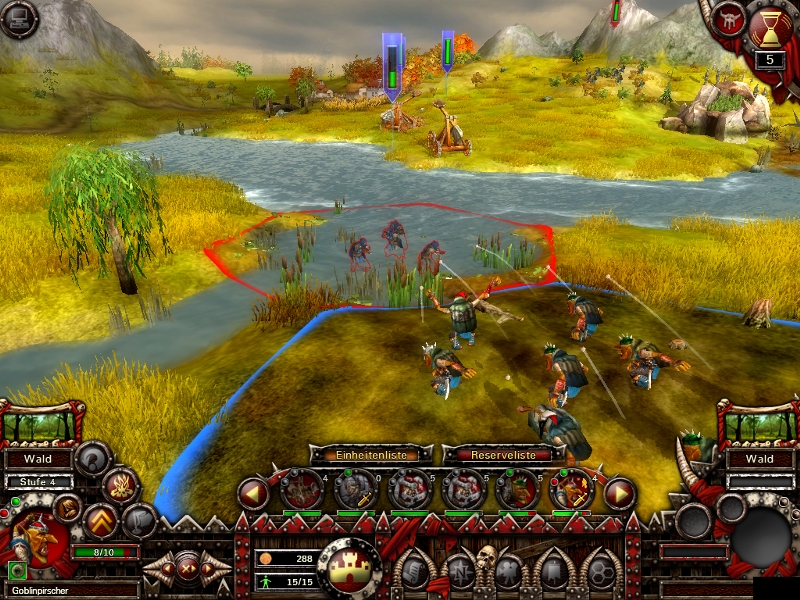Activate the double chevron rank-up ability
The height and width of the screenshot is (600, 800).
pos(101,521)
